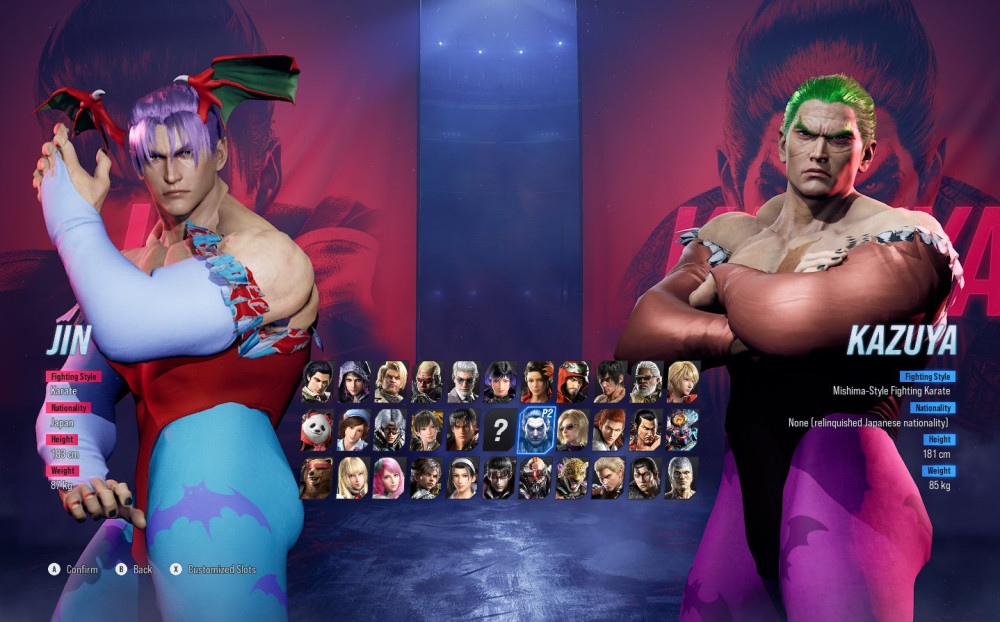The width and height of the screenshot is (1000, 622).
Task: Choose the random question mark tile
Action: tap(498, 430)
